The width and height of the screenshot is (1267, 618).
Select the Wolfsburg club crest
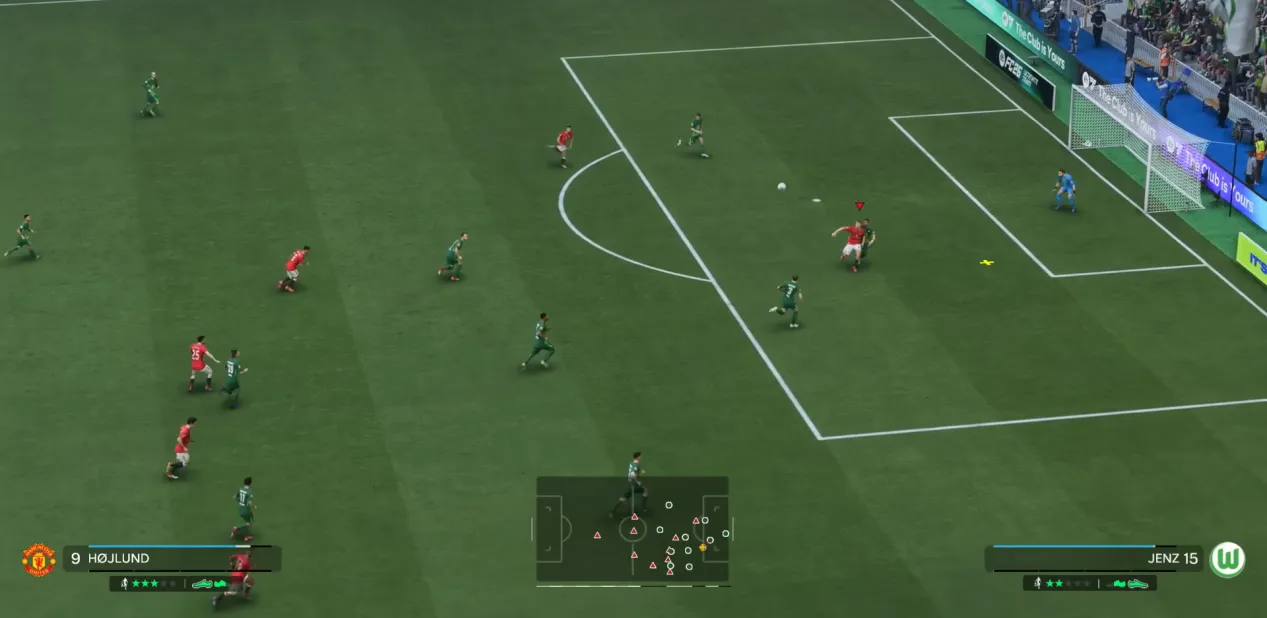pos(1227,560)
